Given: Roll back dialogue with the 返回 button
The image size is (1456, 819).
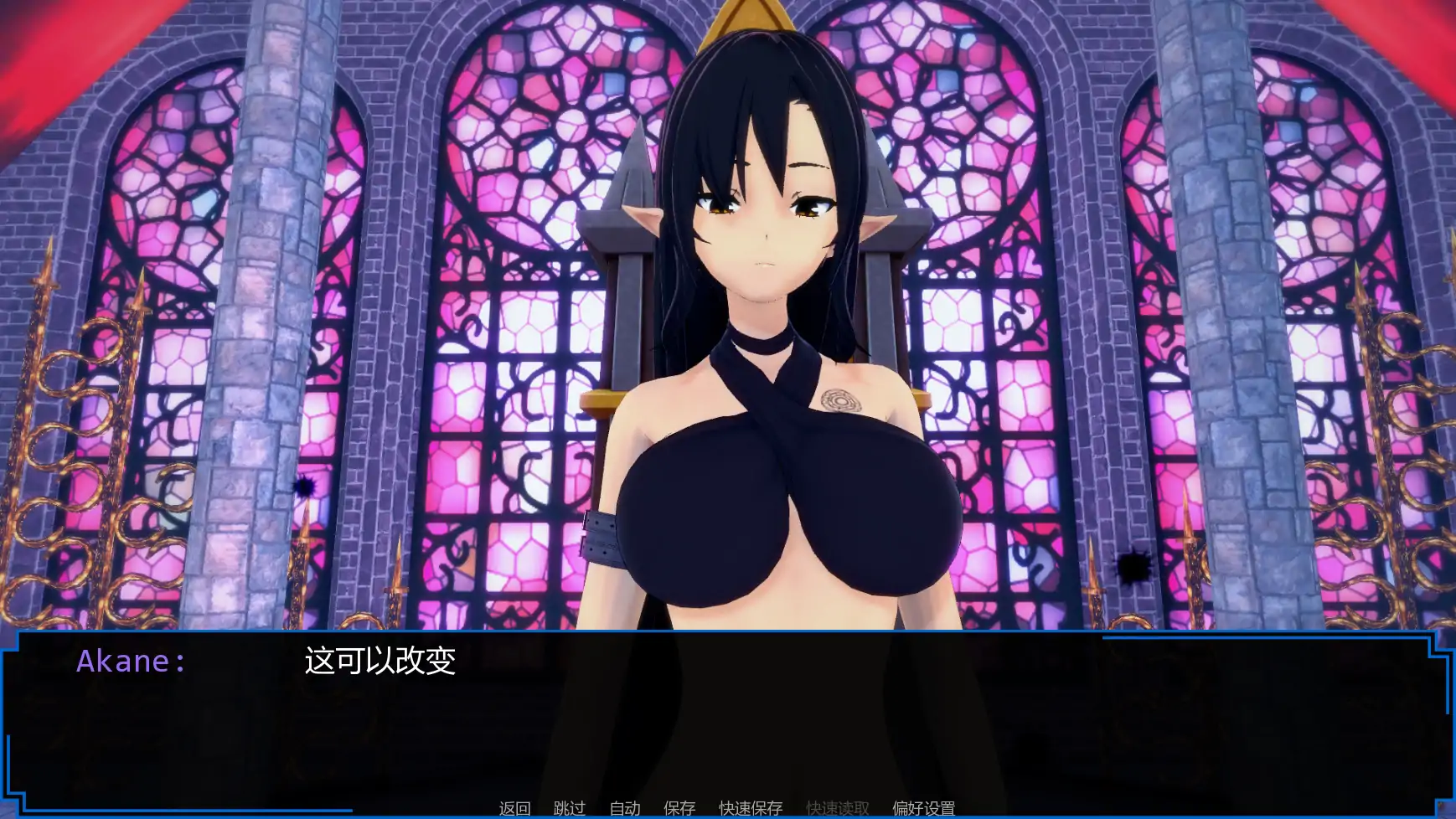Looking at the screenshot, I should click(514, 807).
